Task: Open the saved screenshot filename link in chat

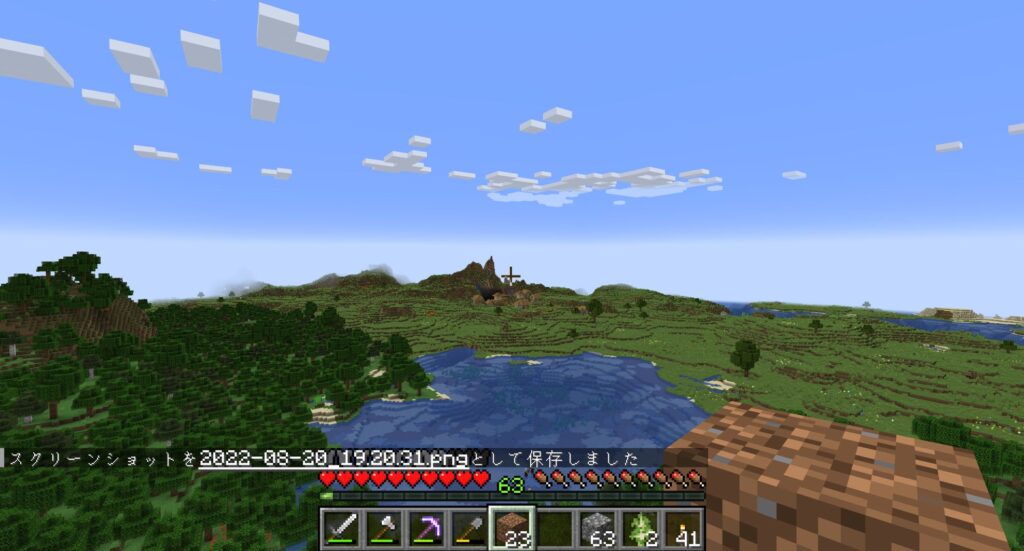Action: 334,458
